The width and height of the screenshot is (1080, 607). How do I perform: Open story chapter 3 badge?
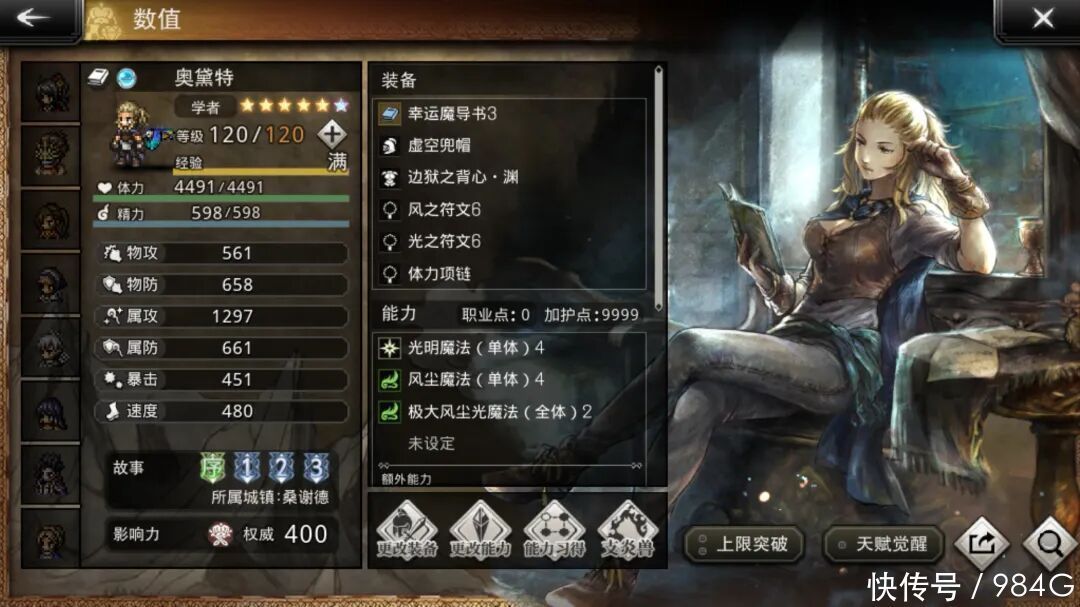pyautogui.click(x=316, y=467)
